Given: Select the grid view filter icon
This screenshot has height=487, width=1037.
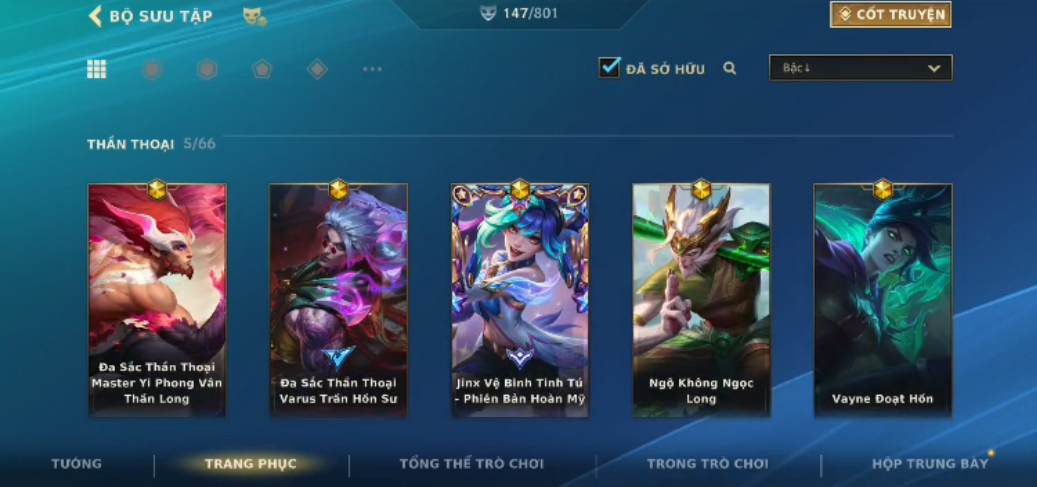Looking at the screenshot, I should click(97, 69).
